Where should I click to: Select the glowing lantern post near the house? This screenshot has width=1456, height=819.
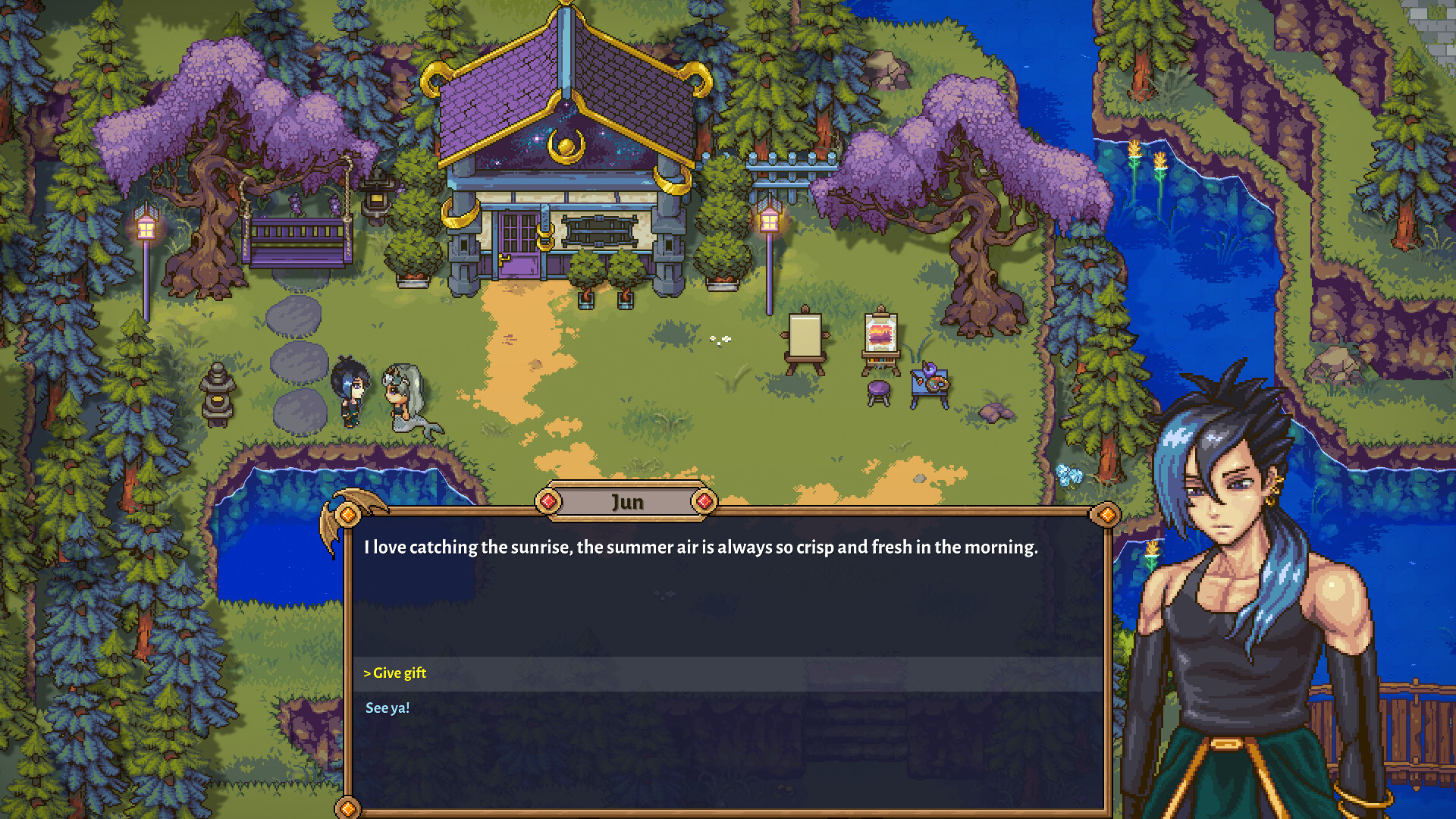coord(767,220)
